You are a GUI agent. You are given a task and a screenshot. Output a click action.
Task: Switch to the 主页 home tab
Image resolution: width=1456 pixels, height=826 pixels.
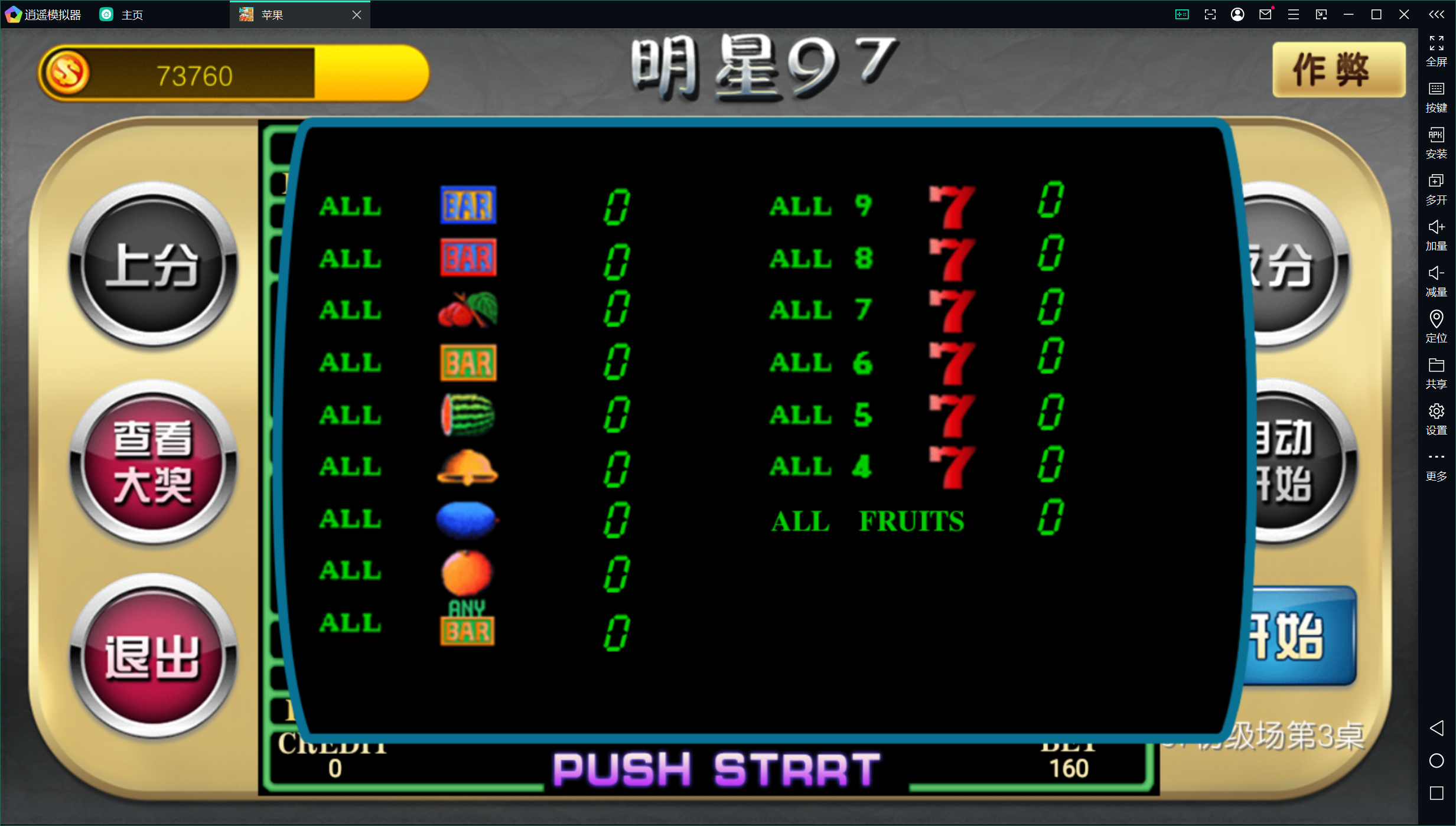(122, 15)
